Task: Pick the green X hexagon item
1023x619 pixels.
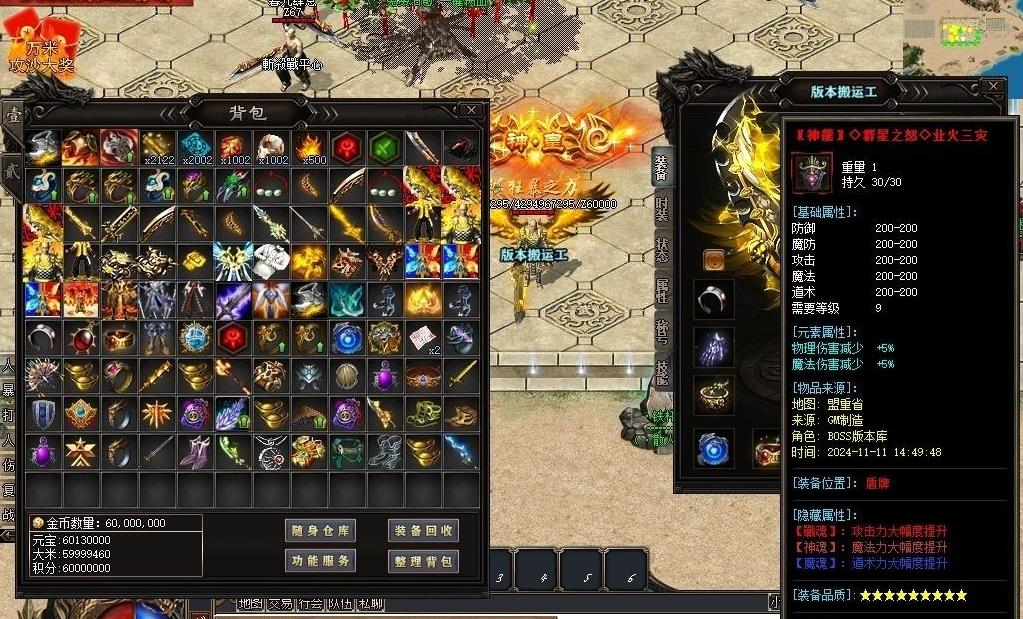Action: [384, 148]
